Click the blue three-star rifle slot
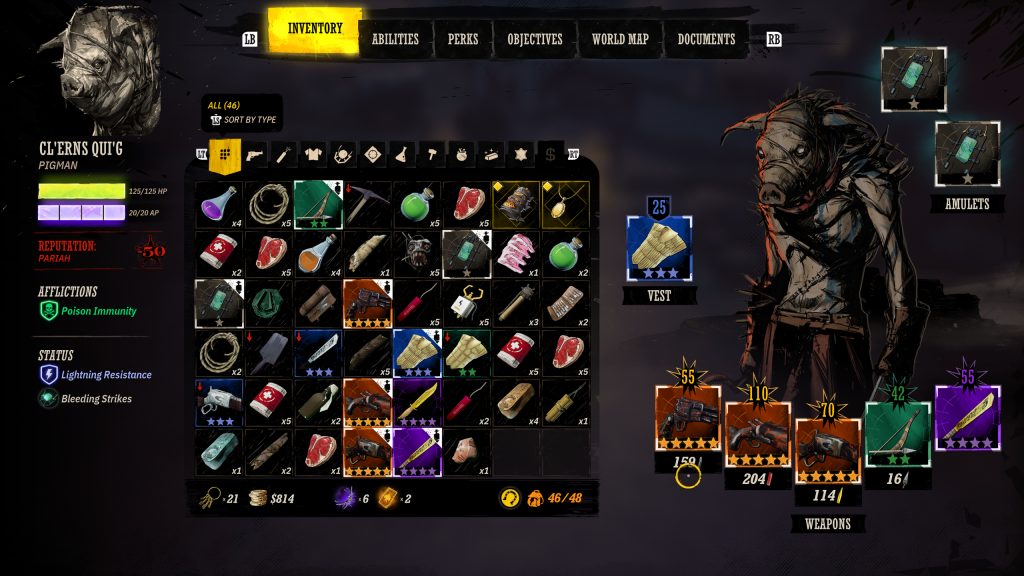1024x576 pixels. [219, 402]
